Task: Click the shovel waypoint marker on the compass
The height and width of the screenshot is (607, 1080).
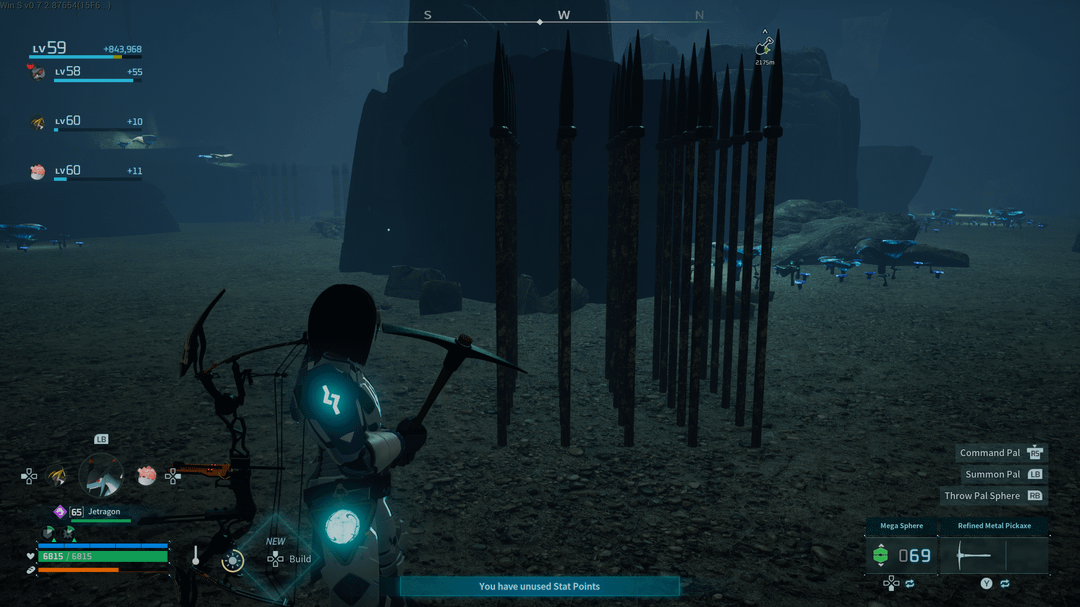Action: (764, 46)
